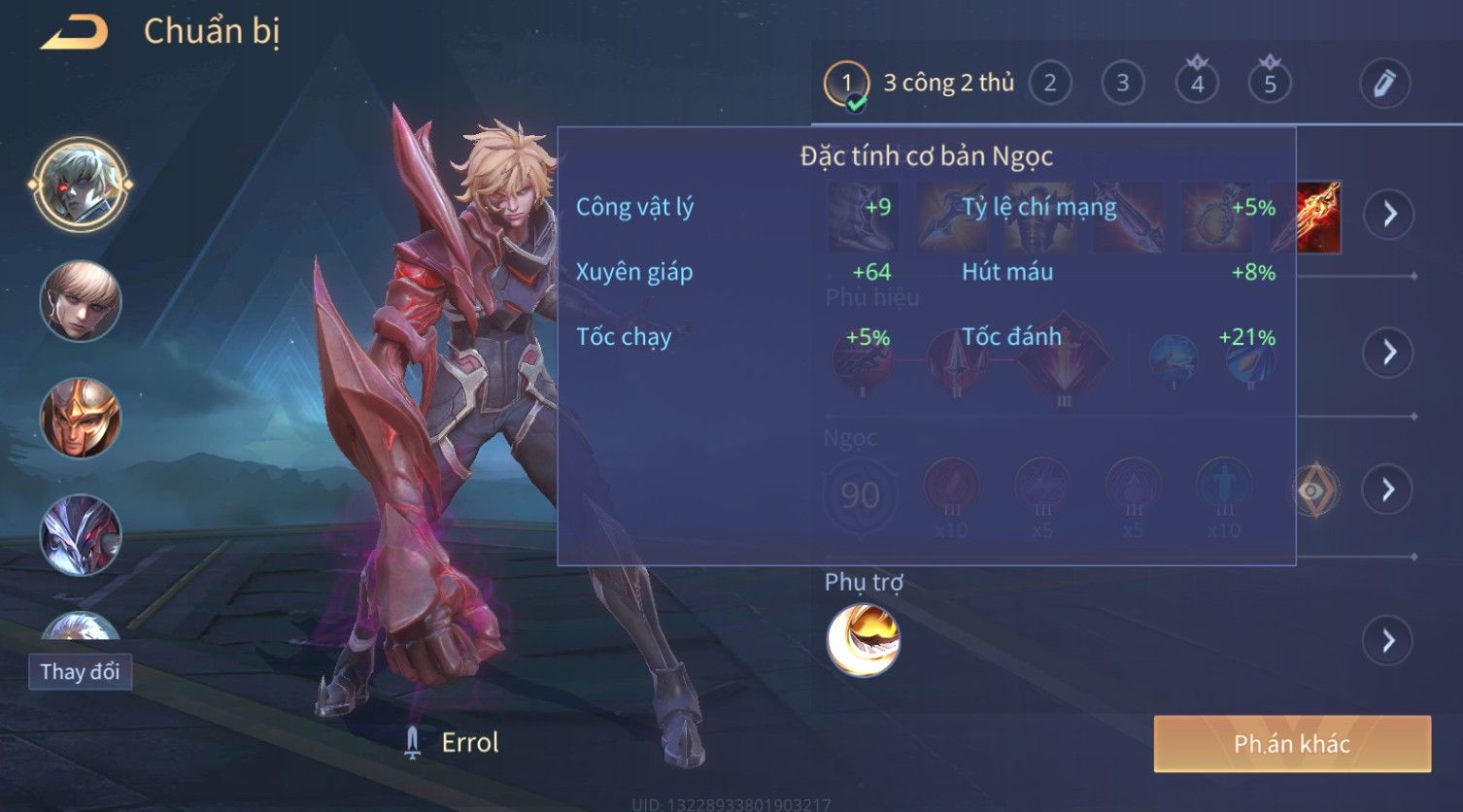Image resolution: width=1463 pixels, height=812 pixels.
Task: Switch to build preset 3
Action: [1122, 84]
